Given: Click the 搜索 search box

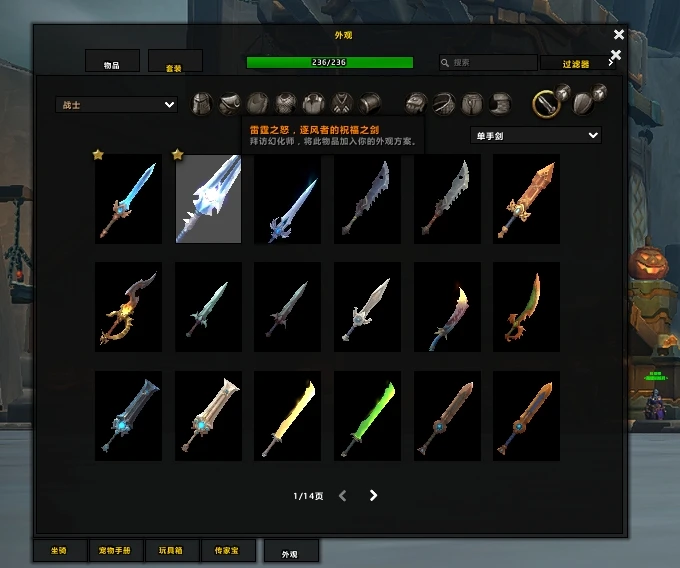Looking at the screenshot, I should pyautogui.click(x=488, y=62).
